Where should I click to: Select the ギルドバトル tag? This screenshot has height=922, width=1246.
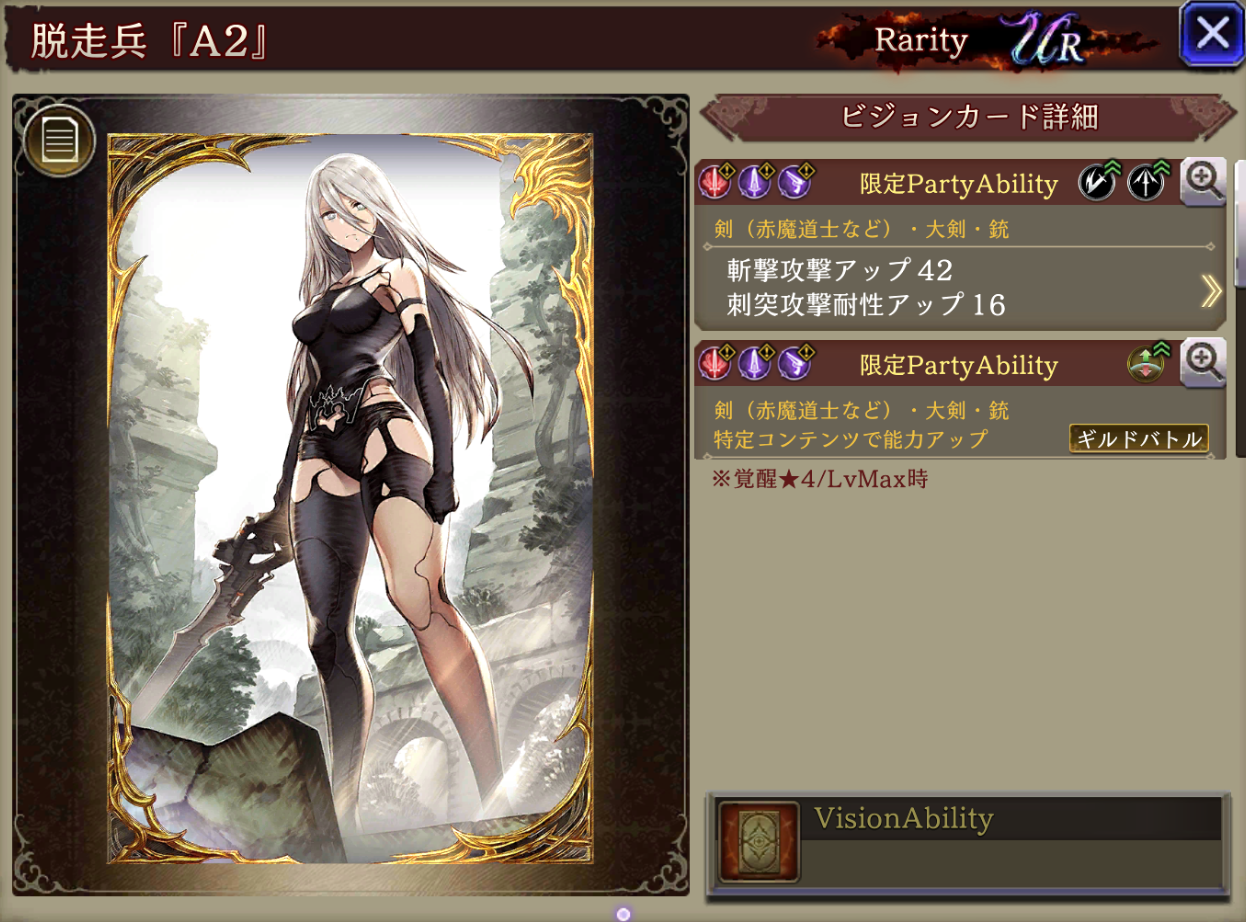(1138, 439)
